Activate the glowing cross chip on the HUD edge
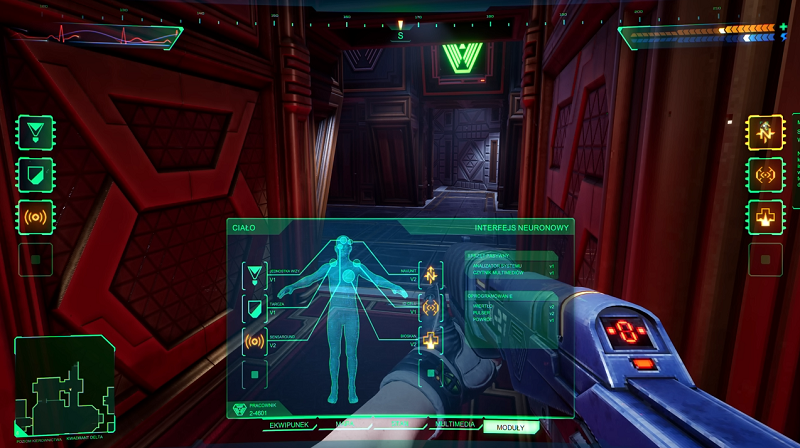Viewport: 800px width, 448px height. pyautogui.click(x=764, y=217)
